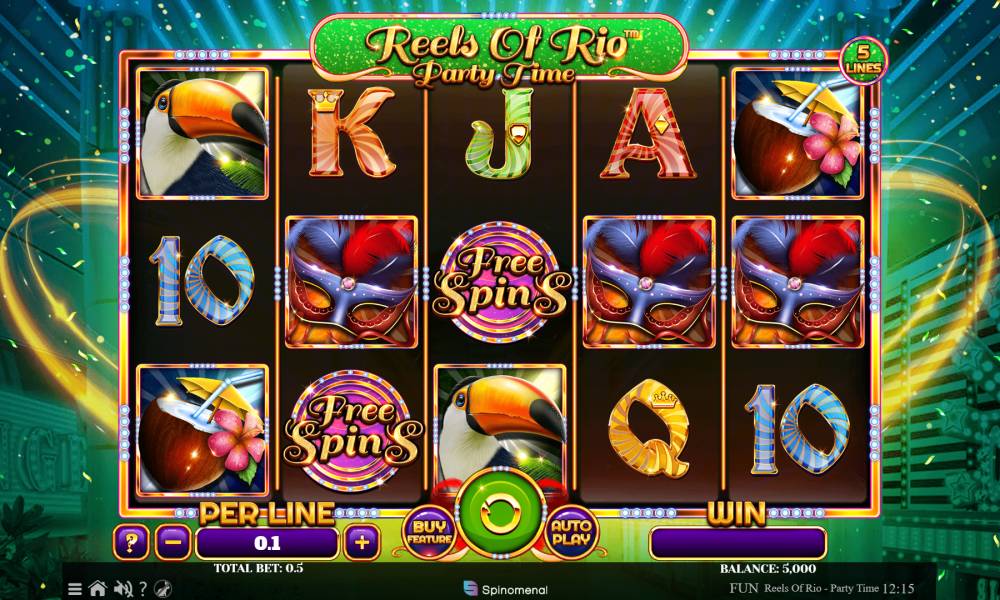
Task: Decrease the per-line bet with minus
Action: pyautogui.click(x=174, y=543)
